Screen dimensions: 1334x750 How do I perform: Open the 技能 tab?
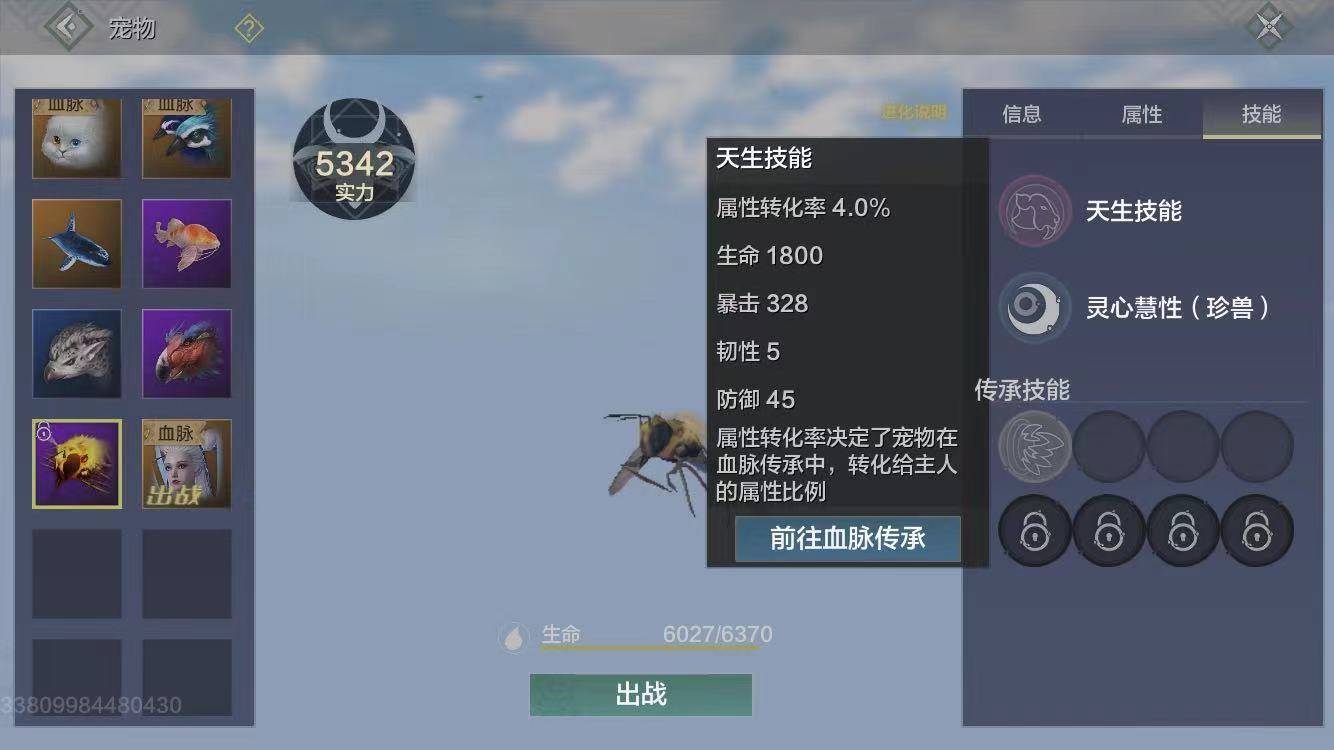(x=1261, y=115)
